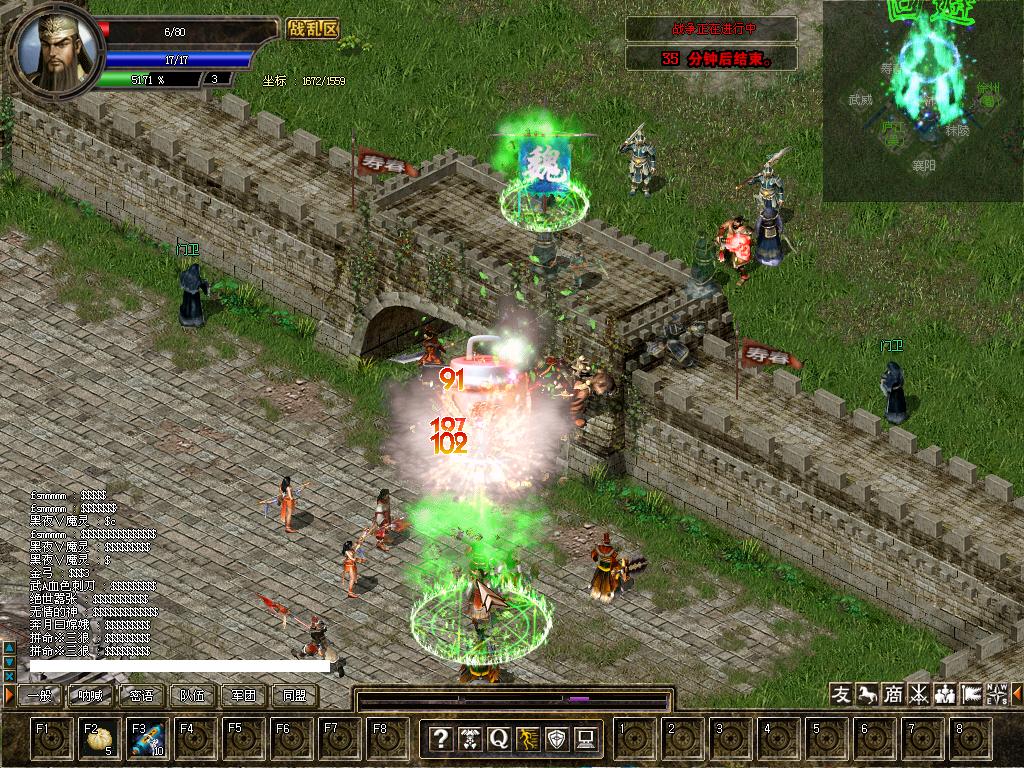Switch to the 呐喊 shout channel
The height and width of the screenshot is (768, 1024).
click(x=90, y=696)
